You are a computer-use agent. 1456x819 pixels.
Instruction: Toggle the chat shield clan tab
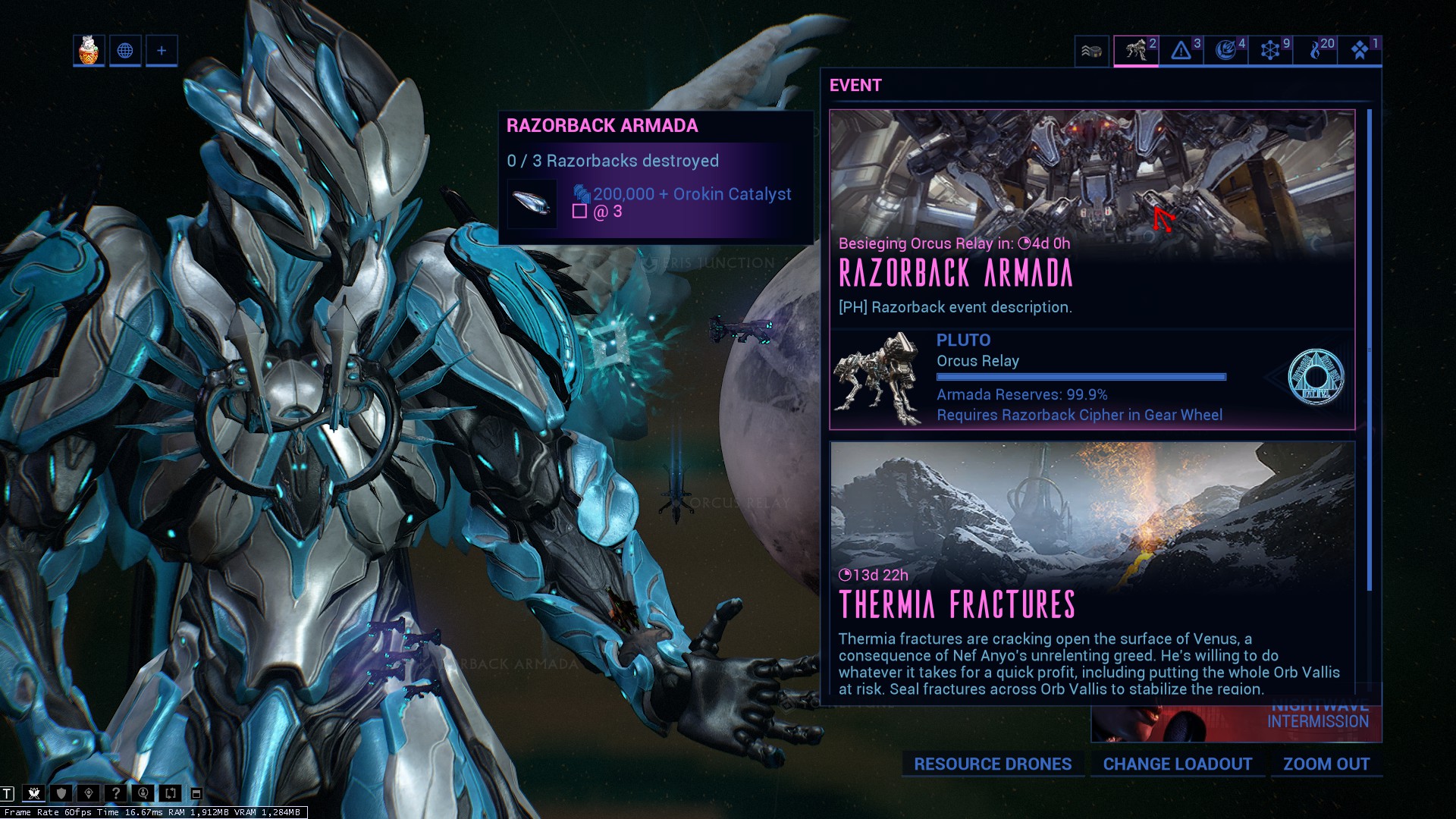point(61,794)
